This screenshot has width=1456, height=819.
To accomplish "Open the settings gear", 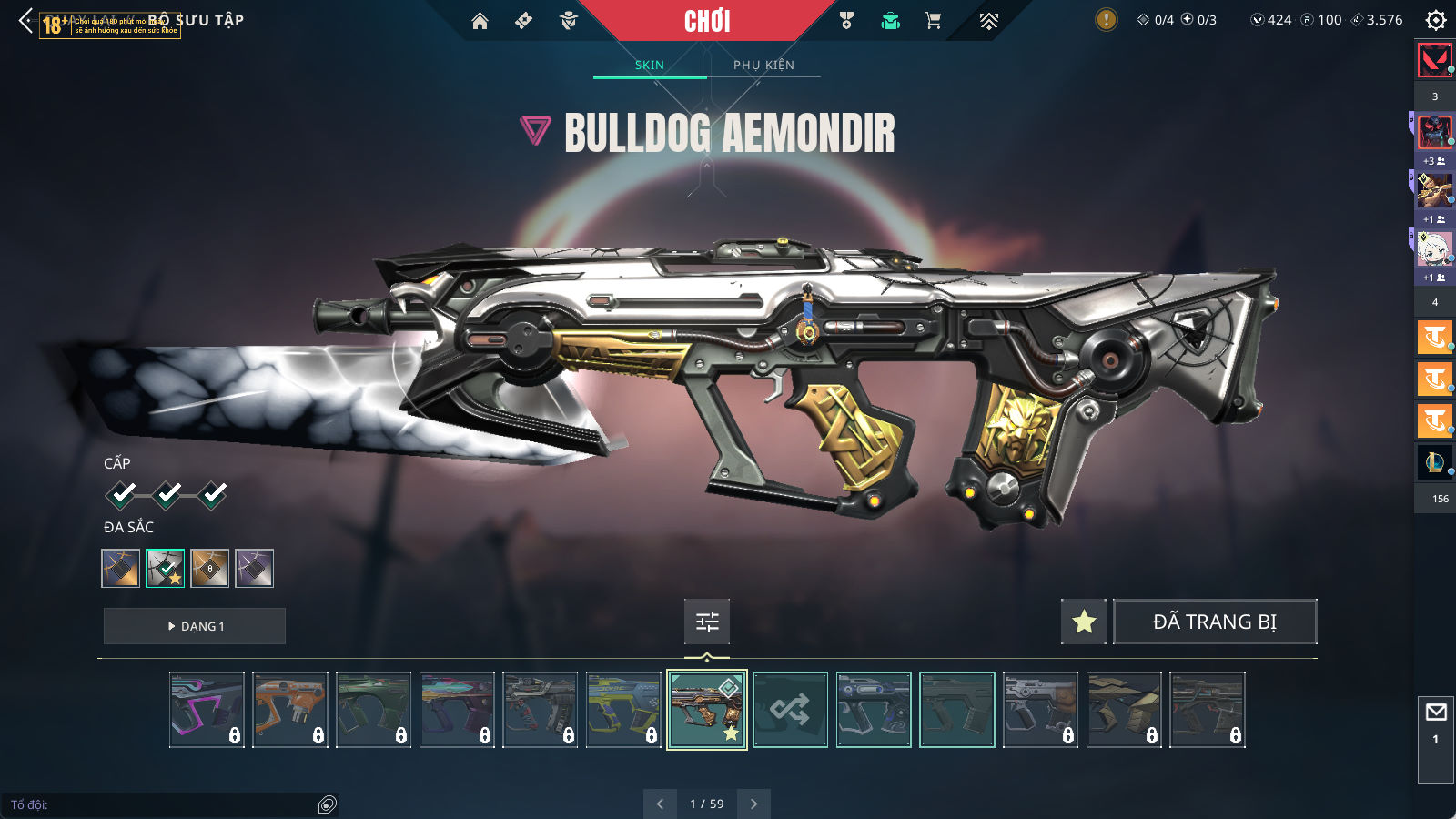I will (1435, 20).
